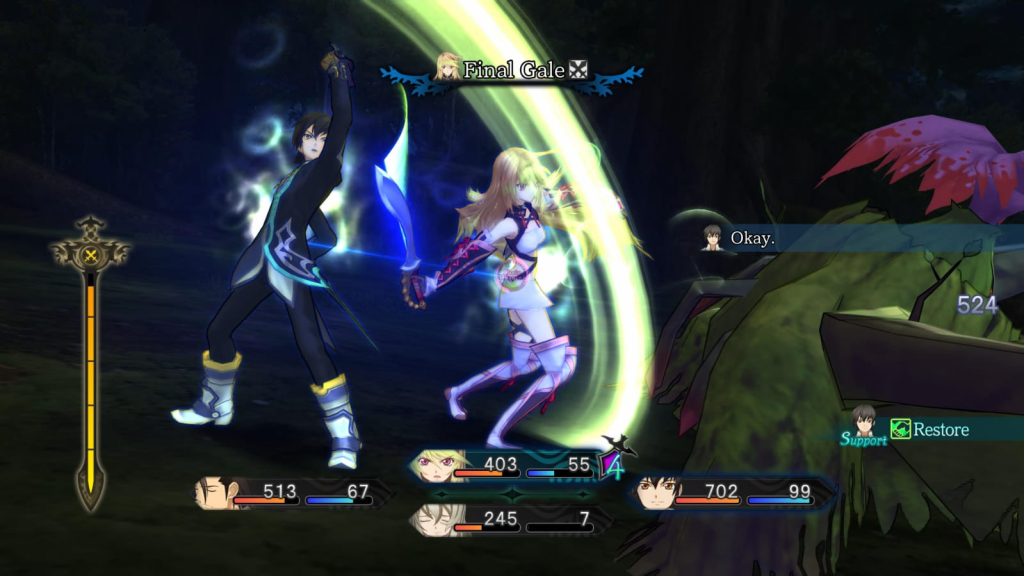This screenshot has width=1024, height=576.
Task: Select Jude's portrait showing 702 HP
Action: (x=656, y=492)
